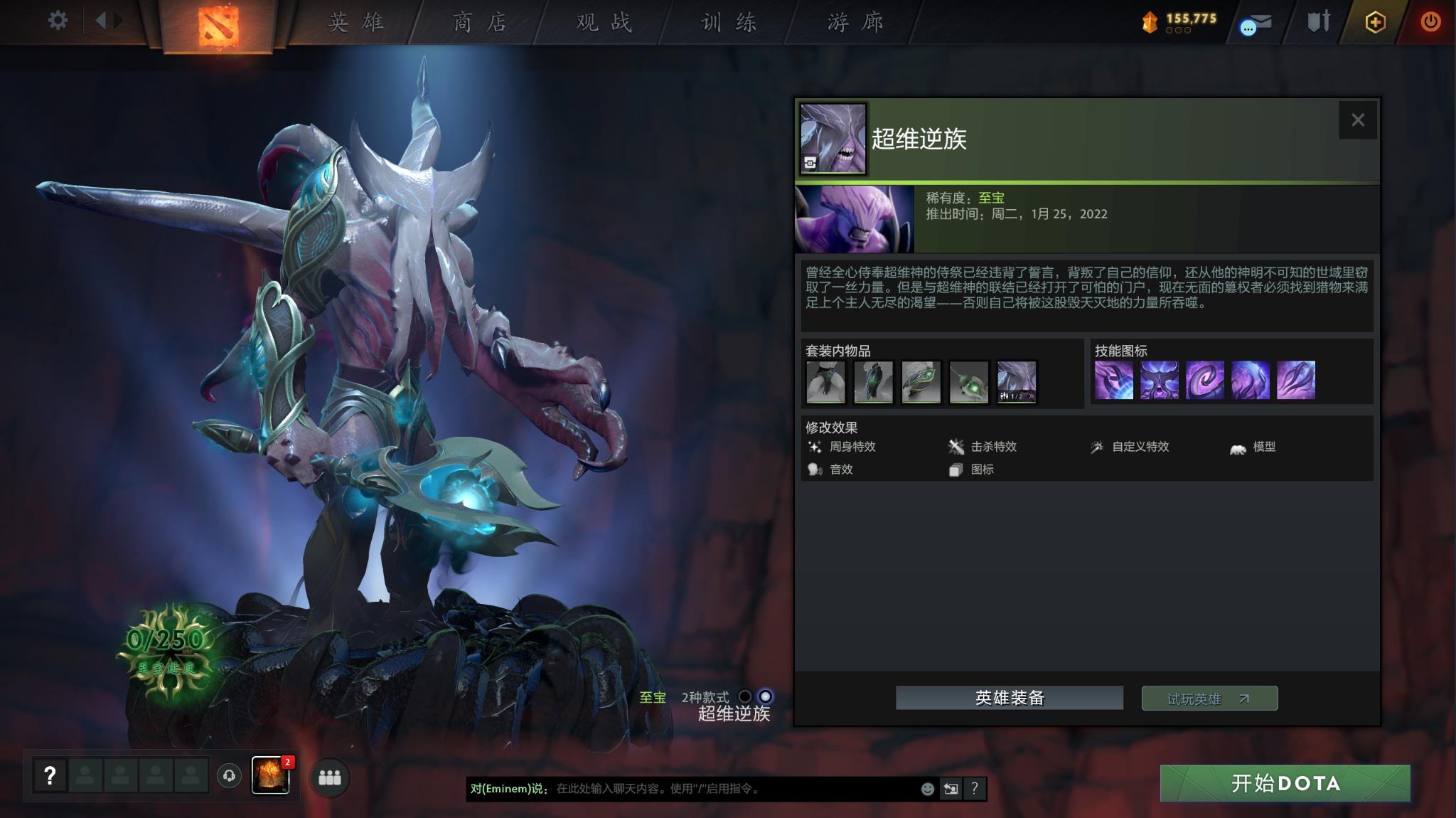The width and height of the screenshot is (1456, 818).
Task: Switch to the 观战 tab
Action: (x=605, y=22)
